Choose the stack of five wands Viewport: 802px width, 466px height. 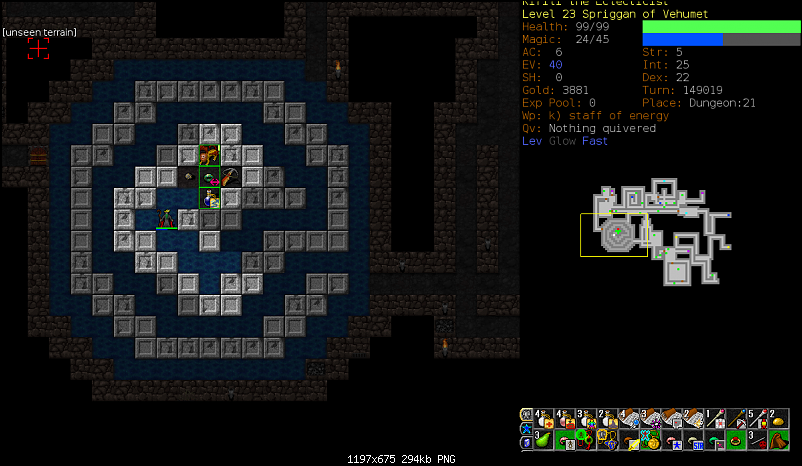pos(759,417)
